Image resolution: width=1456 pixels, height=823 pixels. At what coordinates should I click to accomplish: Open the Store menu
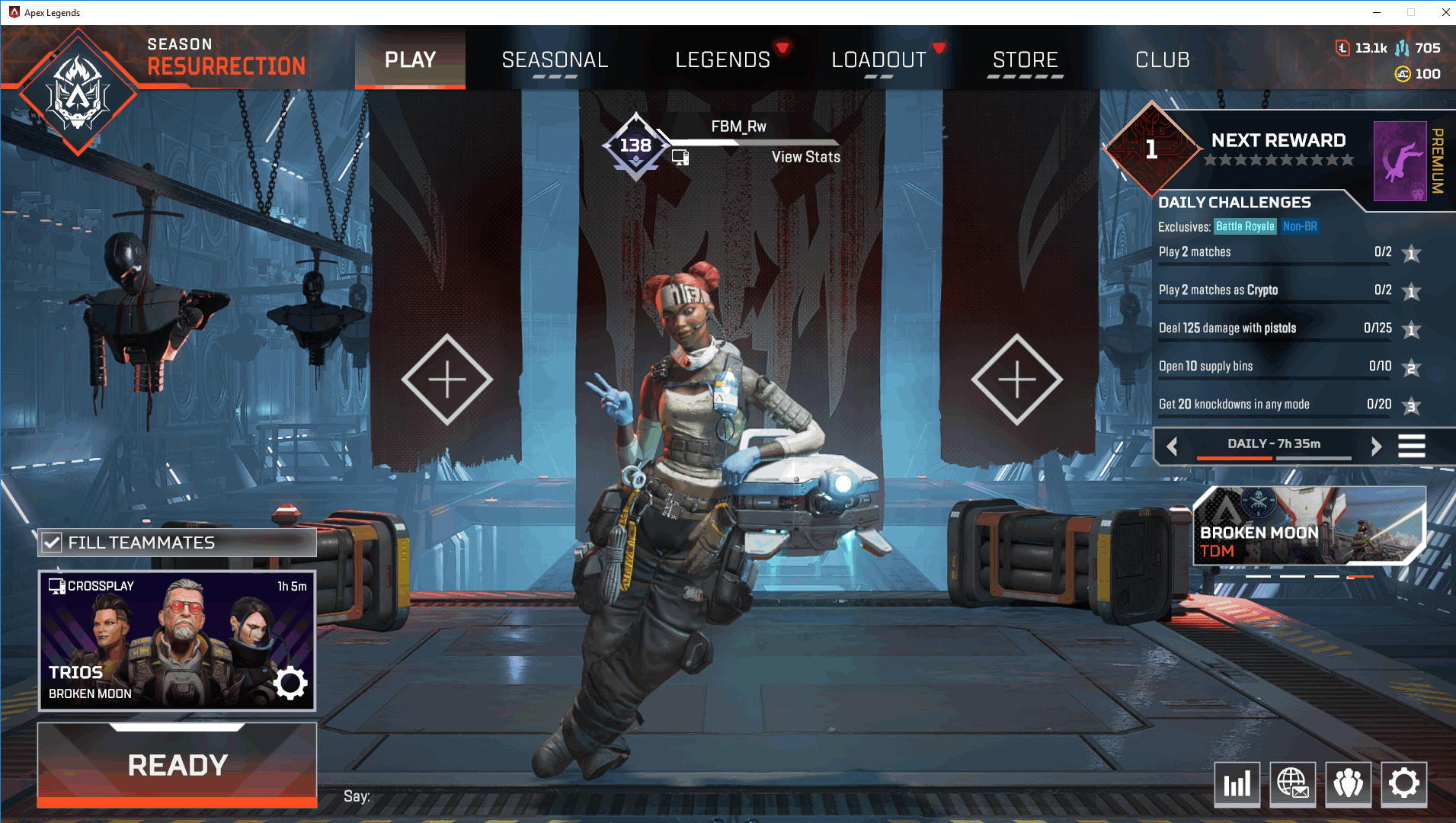click(1025, 59)
